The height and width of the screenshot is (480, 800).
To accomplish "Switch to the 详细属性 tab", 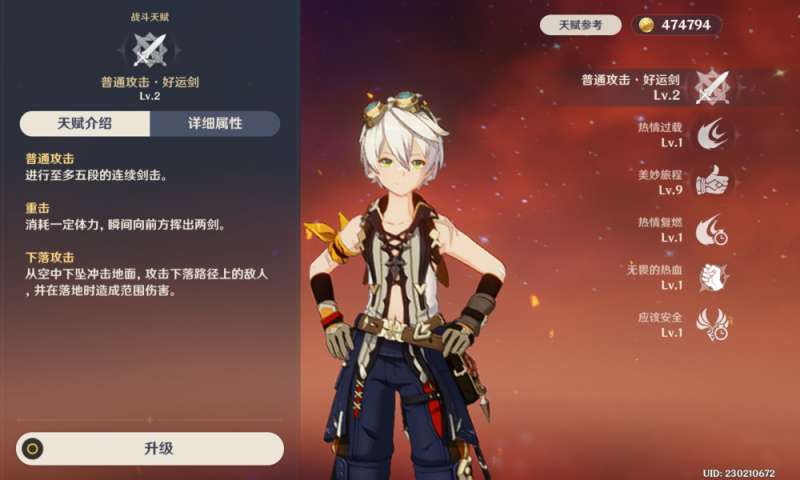I will tap(215, 124).
